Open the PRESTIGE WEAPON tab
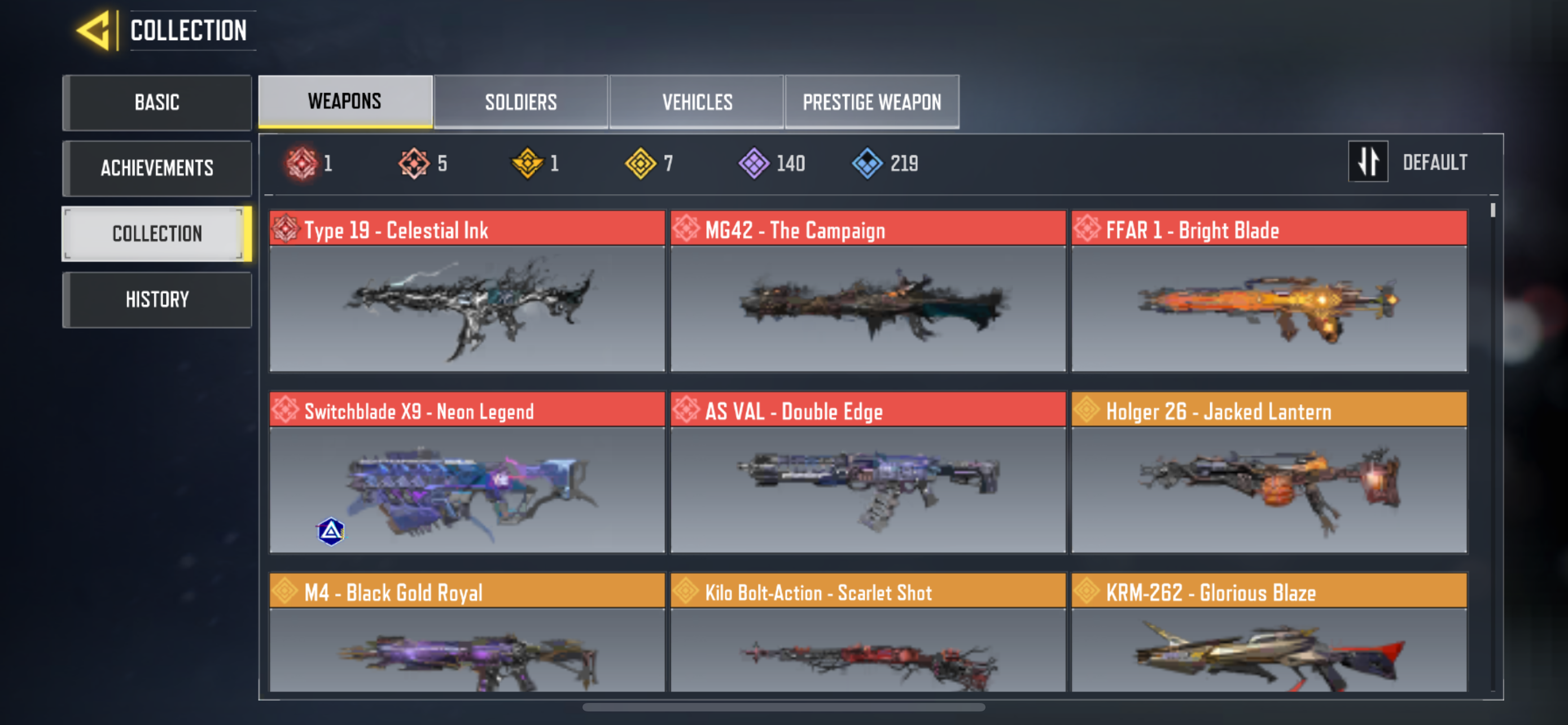This screenshot has width=1568, height=725. click(871, 102)
